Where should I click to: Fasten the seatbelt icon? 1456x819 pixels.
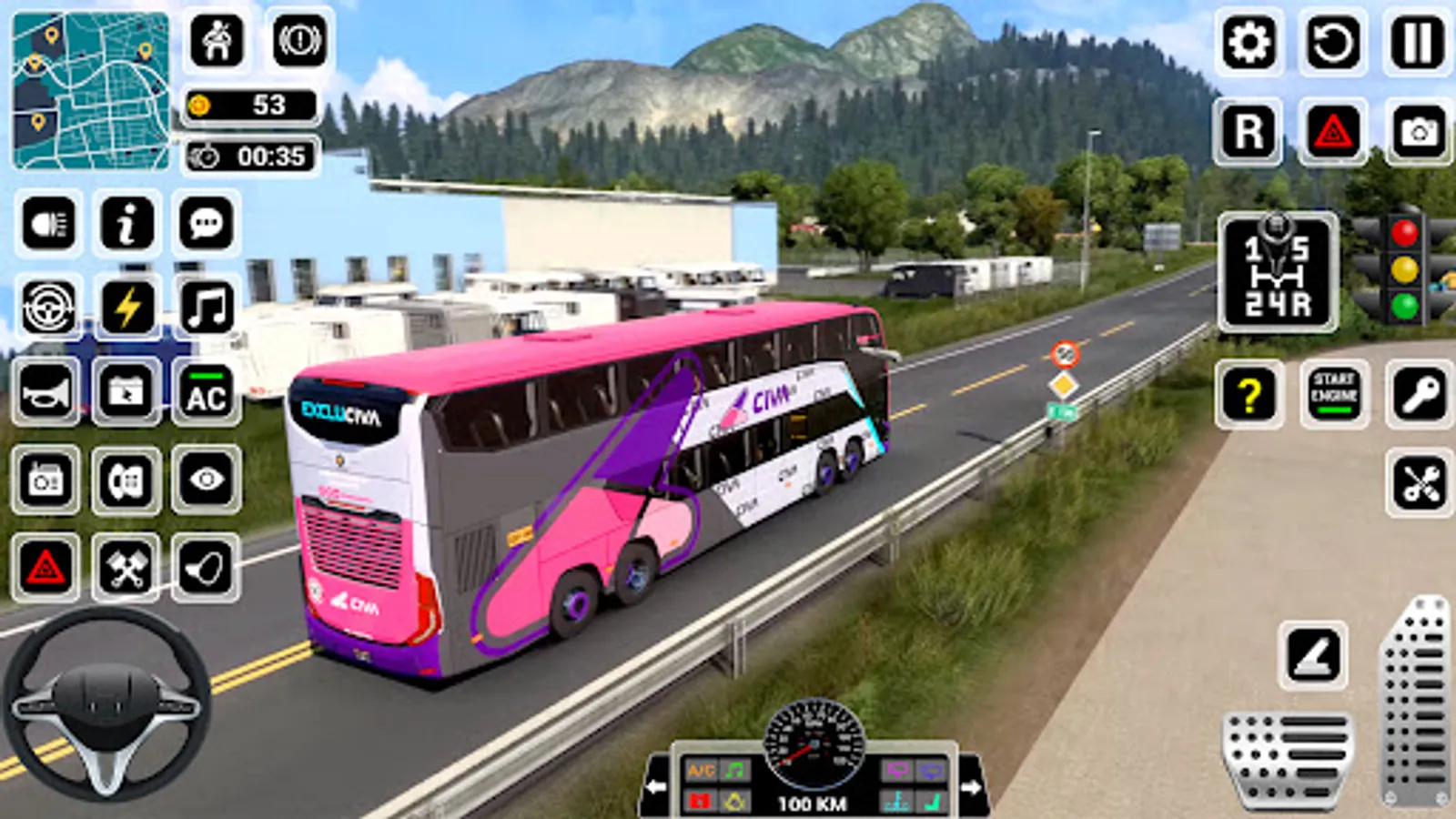point(217,41)
